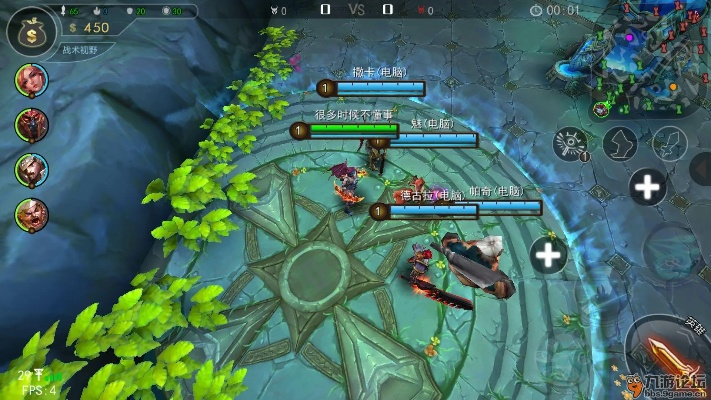Activate the boot summoner spell icon
The height and width of the screenshot is (400, 711).
621,143
